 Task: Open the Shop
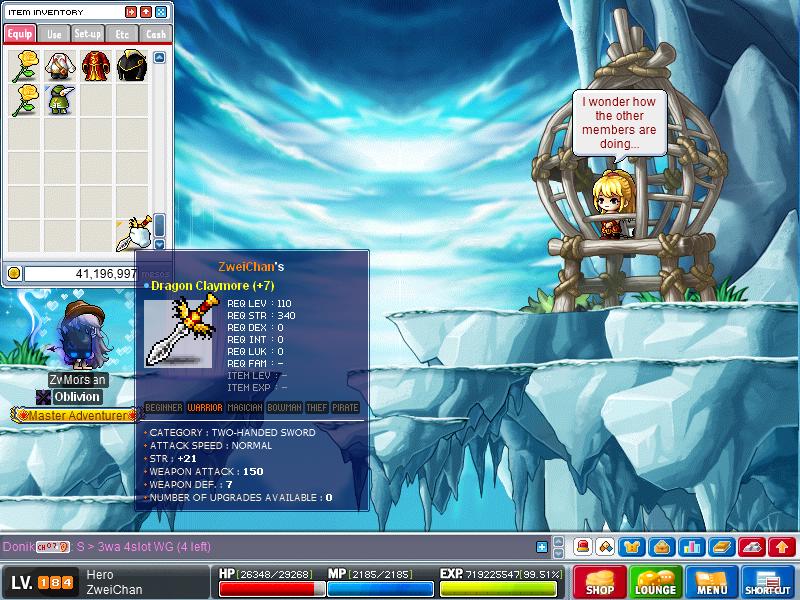point(600,582)
